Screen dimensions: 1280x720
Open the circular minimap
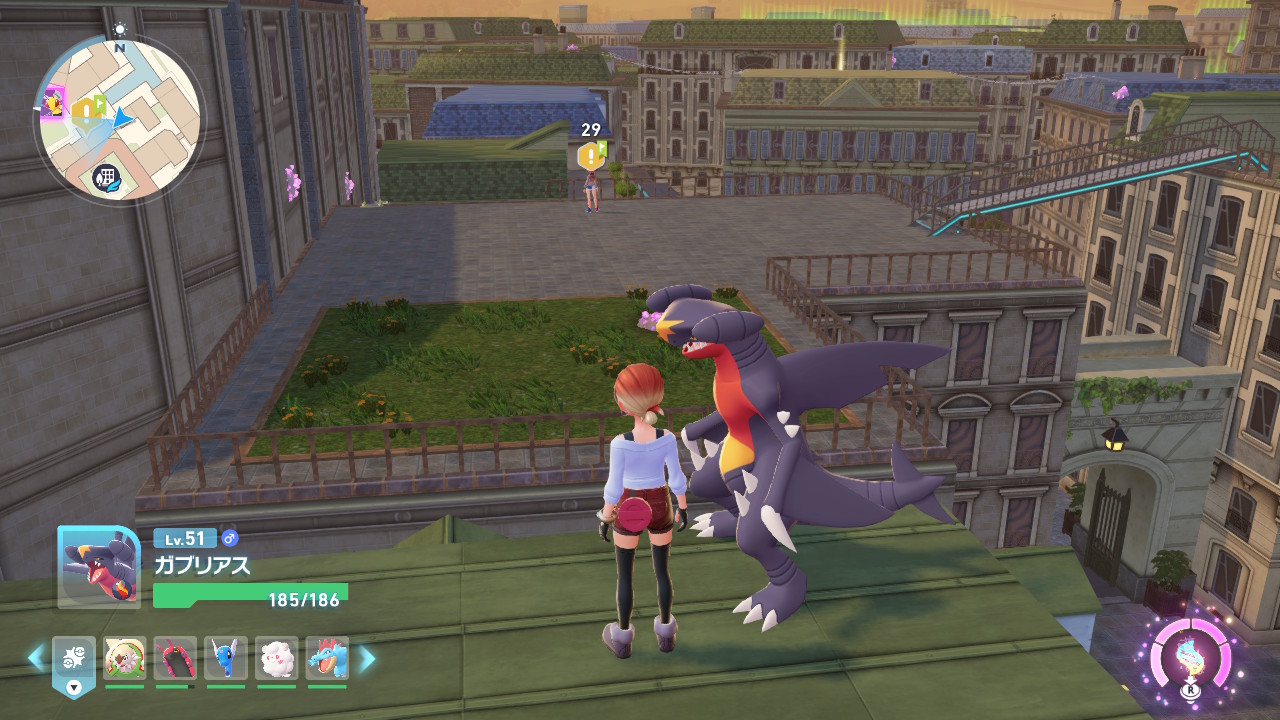coord(119,121)
